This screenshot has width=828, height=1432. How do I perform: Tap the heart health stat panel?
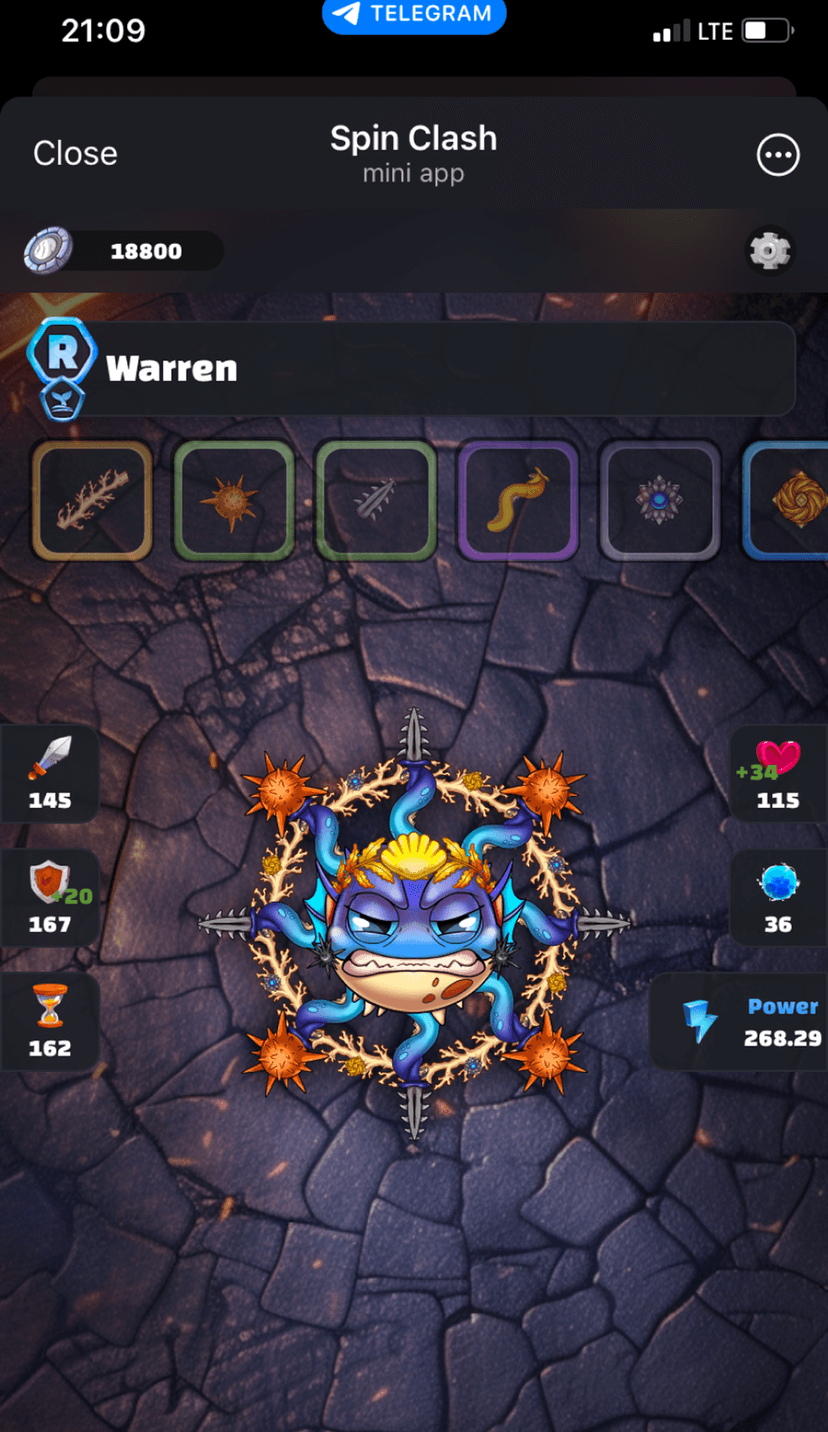coord(777,773)
